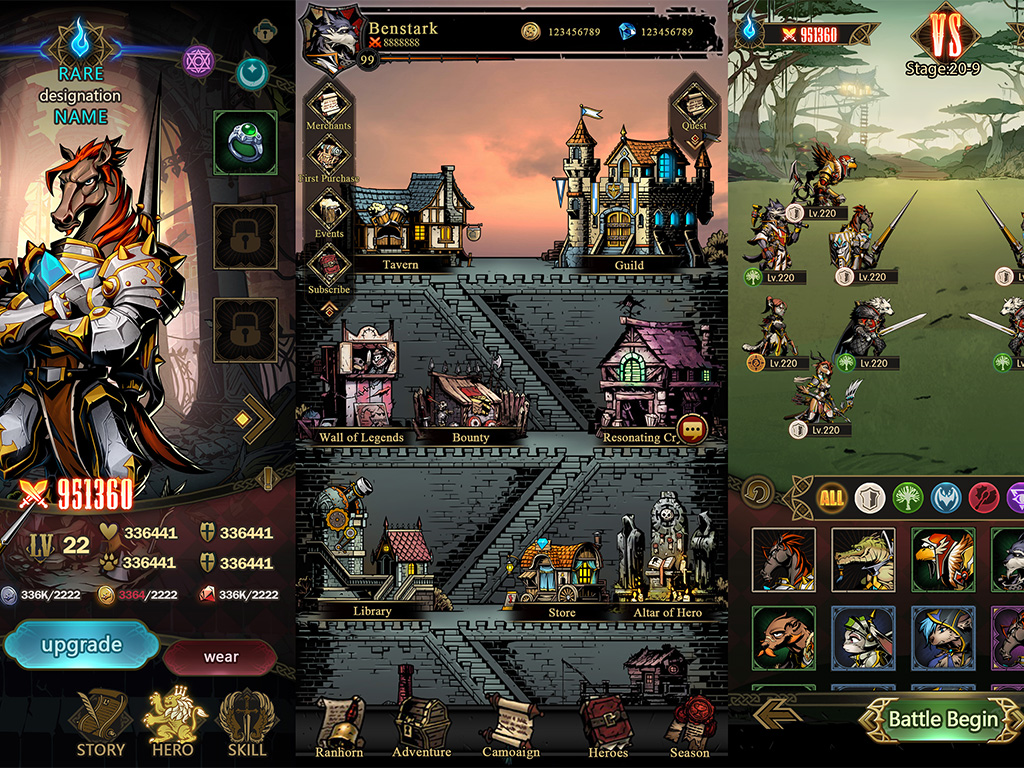Image resolution: width=1024 pixels, height=768 pixels.
Task: Tap the blue upgrade button
Action: tap(81, 645)
